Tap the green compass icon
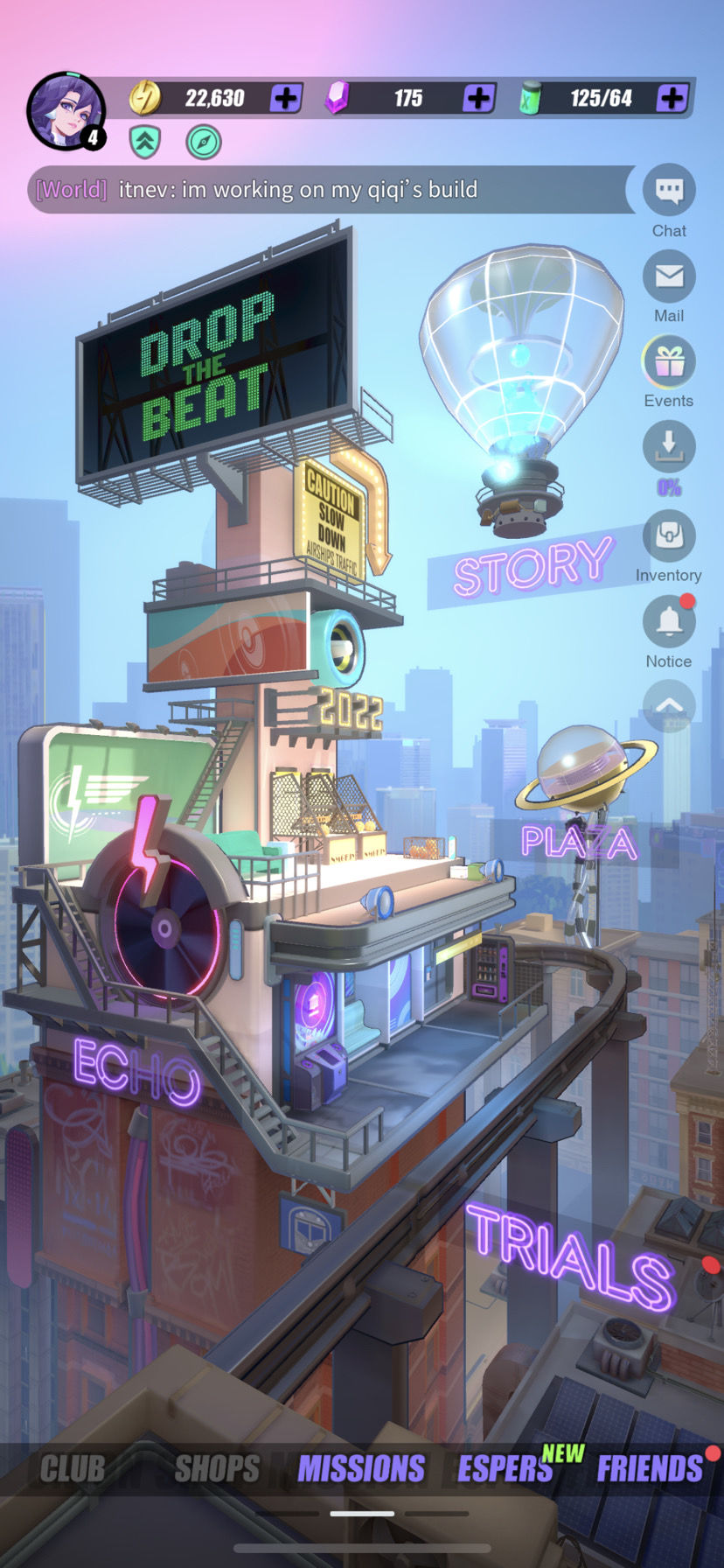This screenshot has width=724, height=1568. [204, 142]
